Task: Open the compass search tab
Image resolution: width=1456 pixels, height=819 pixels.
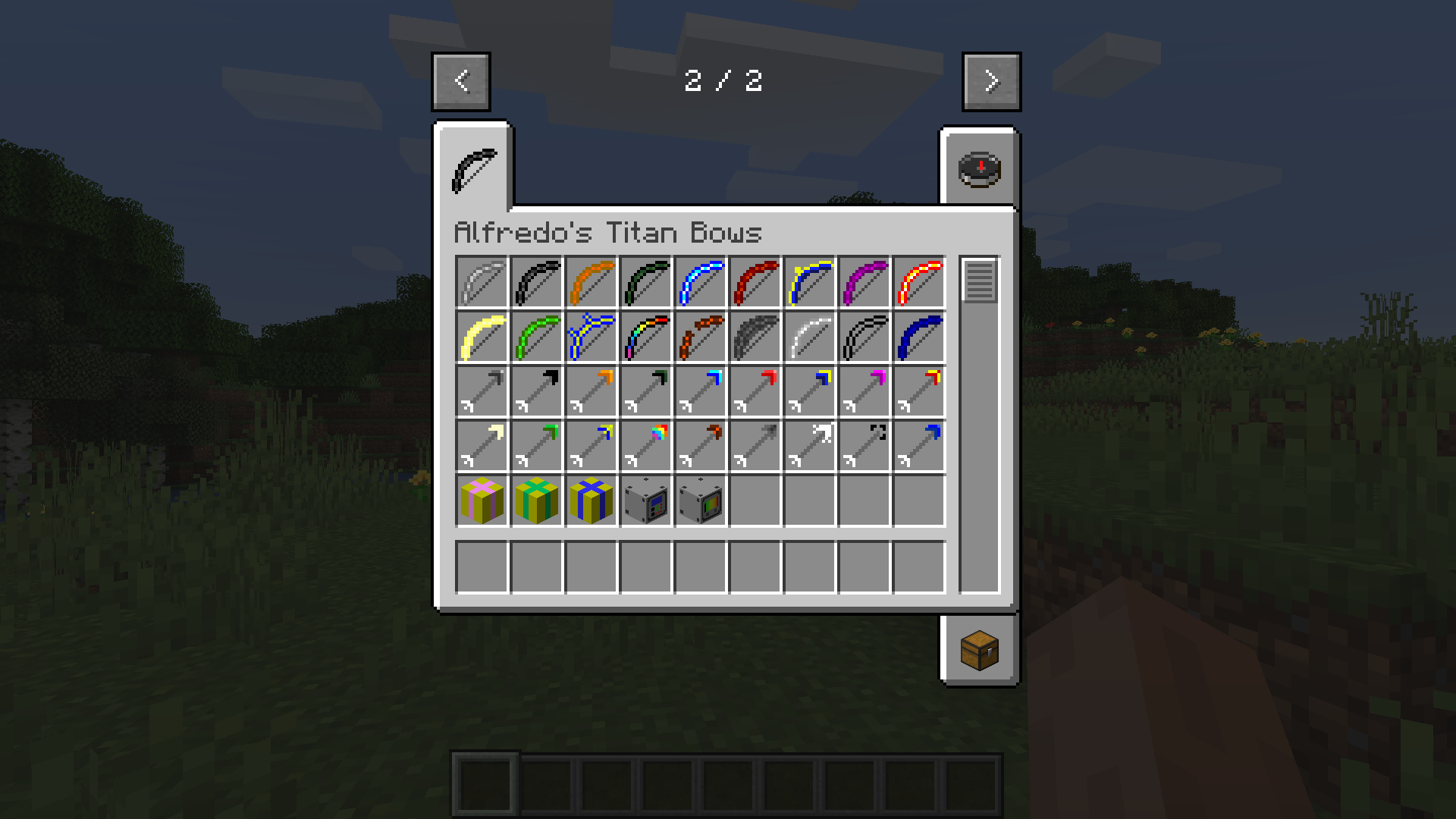Action: [x=982, y=168]
